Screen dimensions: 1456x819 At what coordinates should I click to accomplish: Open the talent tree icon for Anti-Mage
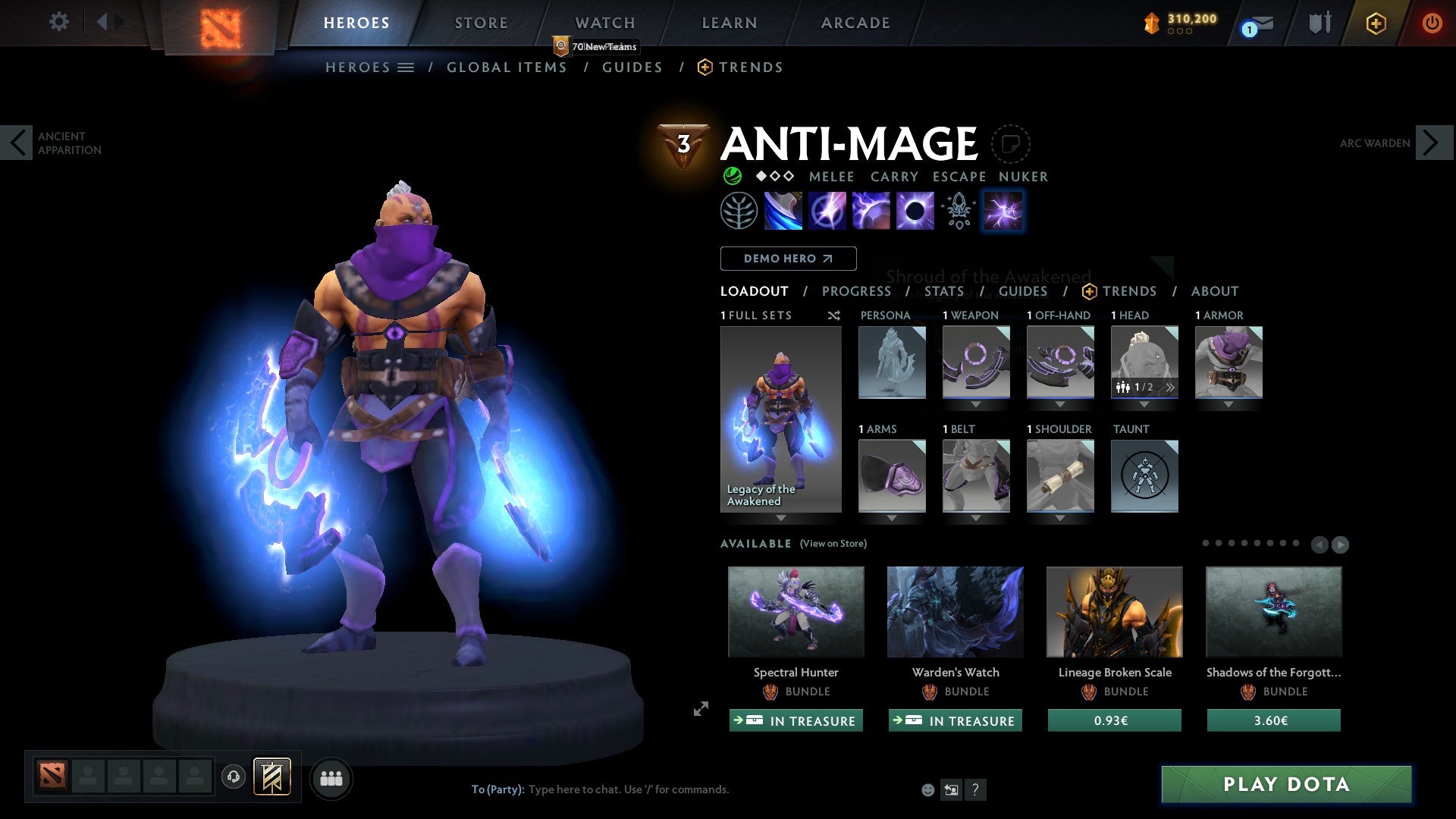click(x=739, y=210)
